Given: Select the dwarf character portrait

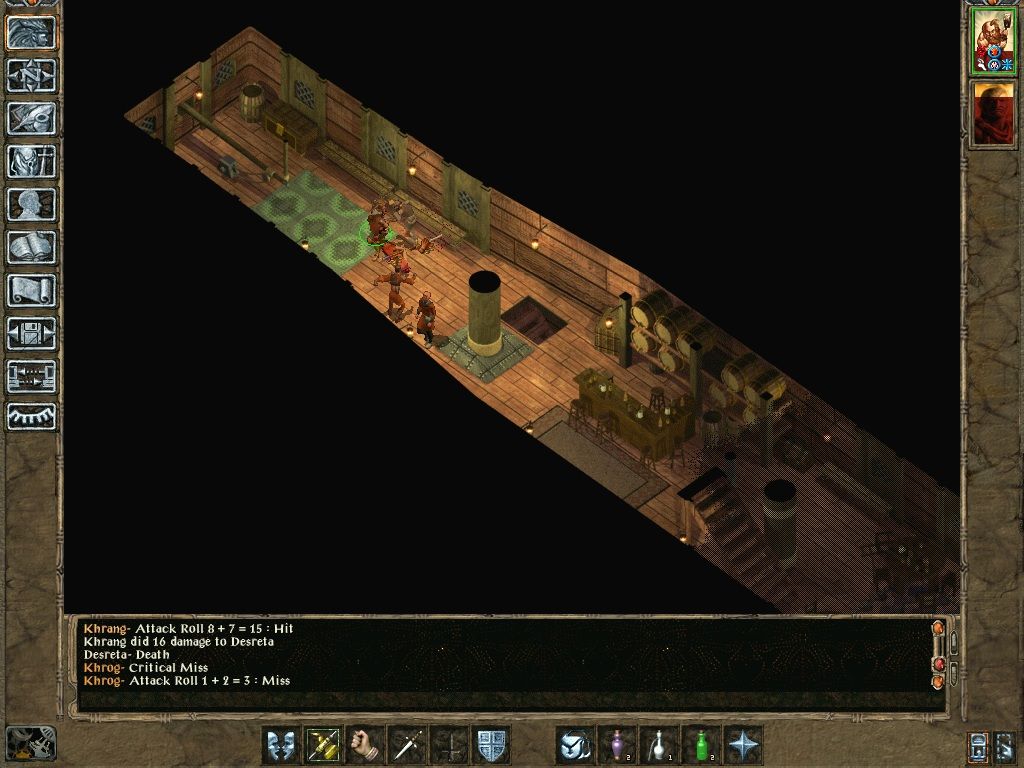Looking at the screenshot, I should tap(993, 41).
